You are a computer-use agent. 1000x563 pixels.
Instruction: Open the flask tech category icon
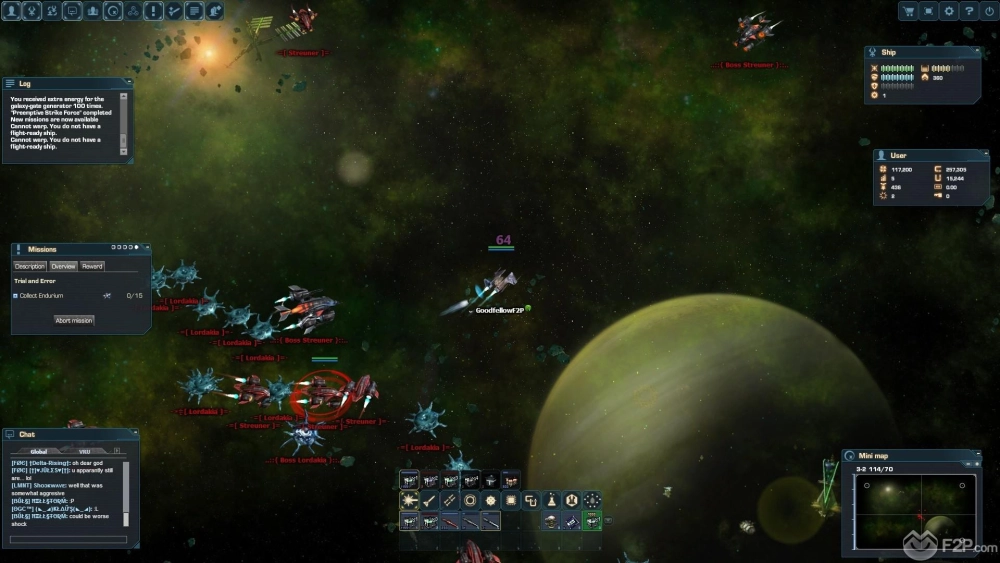tap(551, 500)
